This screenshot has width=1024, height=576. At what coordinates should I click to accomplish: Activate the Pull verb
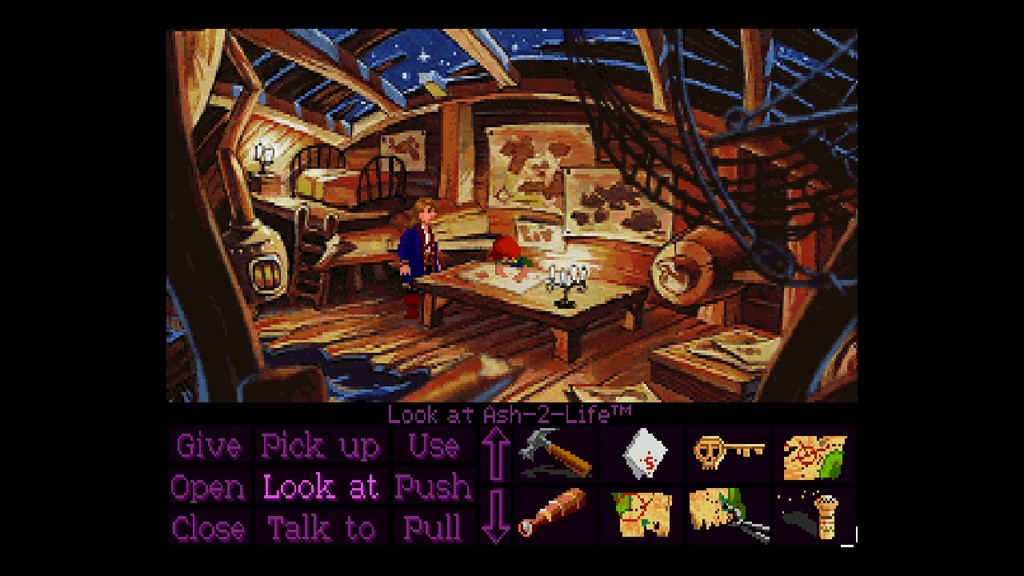point(433,528)
